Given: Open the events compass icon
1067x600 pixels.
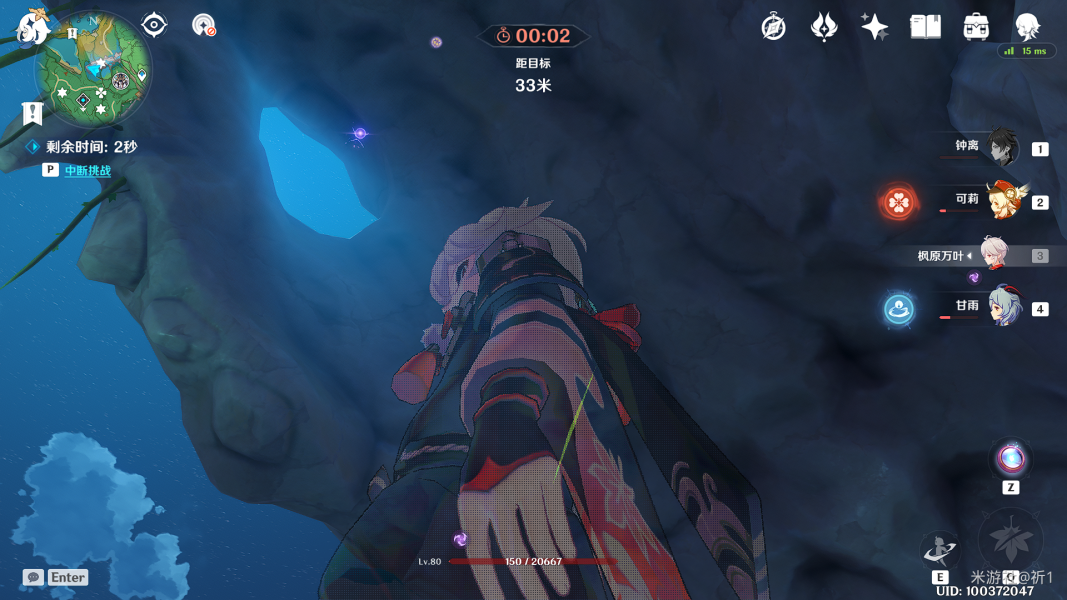Looking at the screenshot, I should [773, 27].
